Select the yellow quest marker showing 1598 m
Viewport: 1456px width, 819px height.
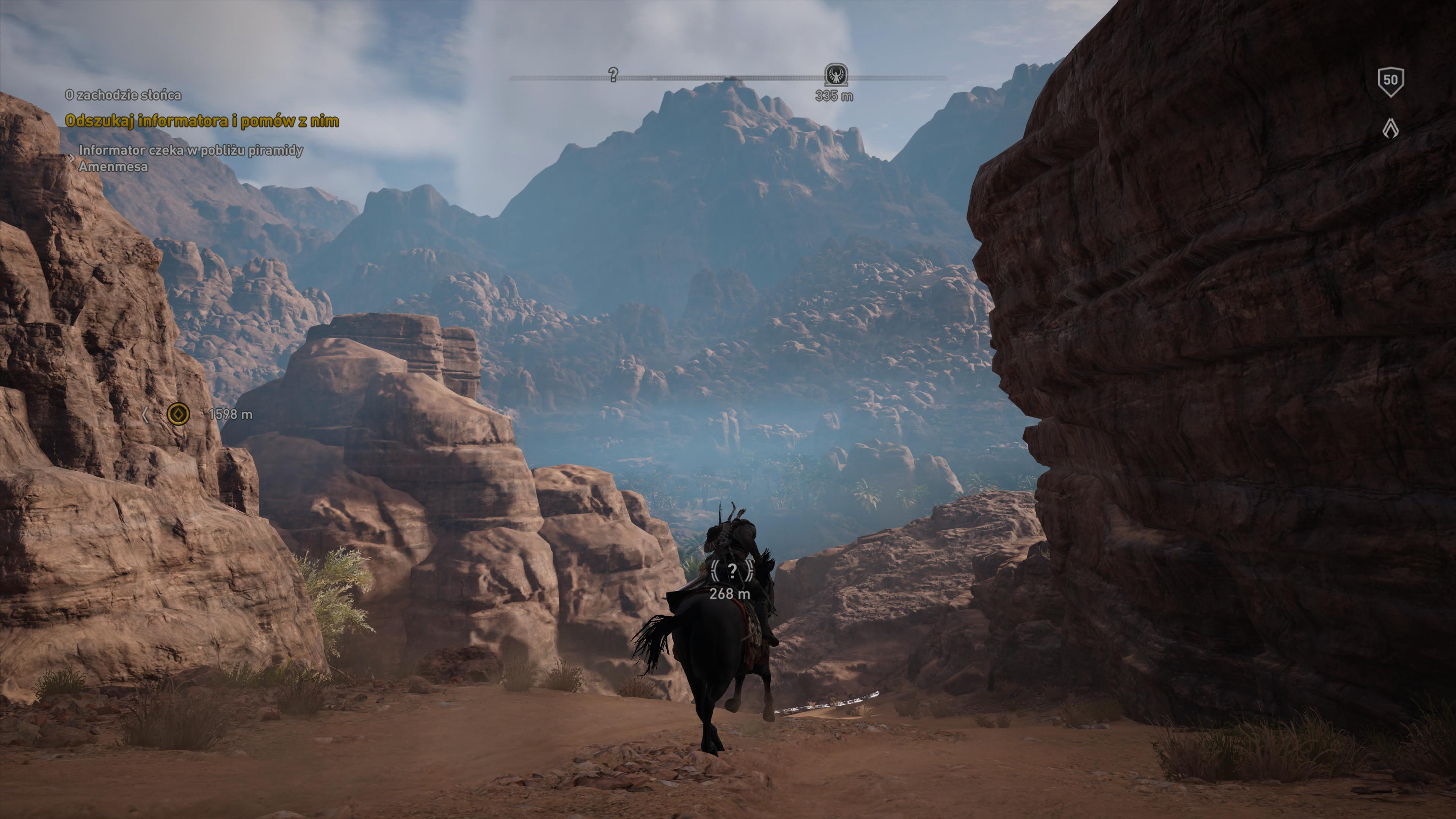(x=179, y=414)
